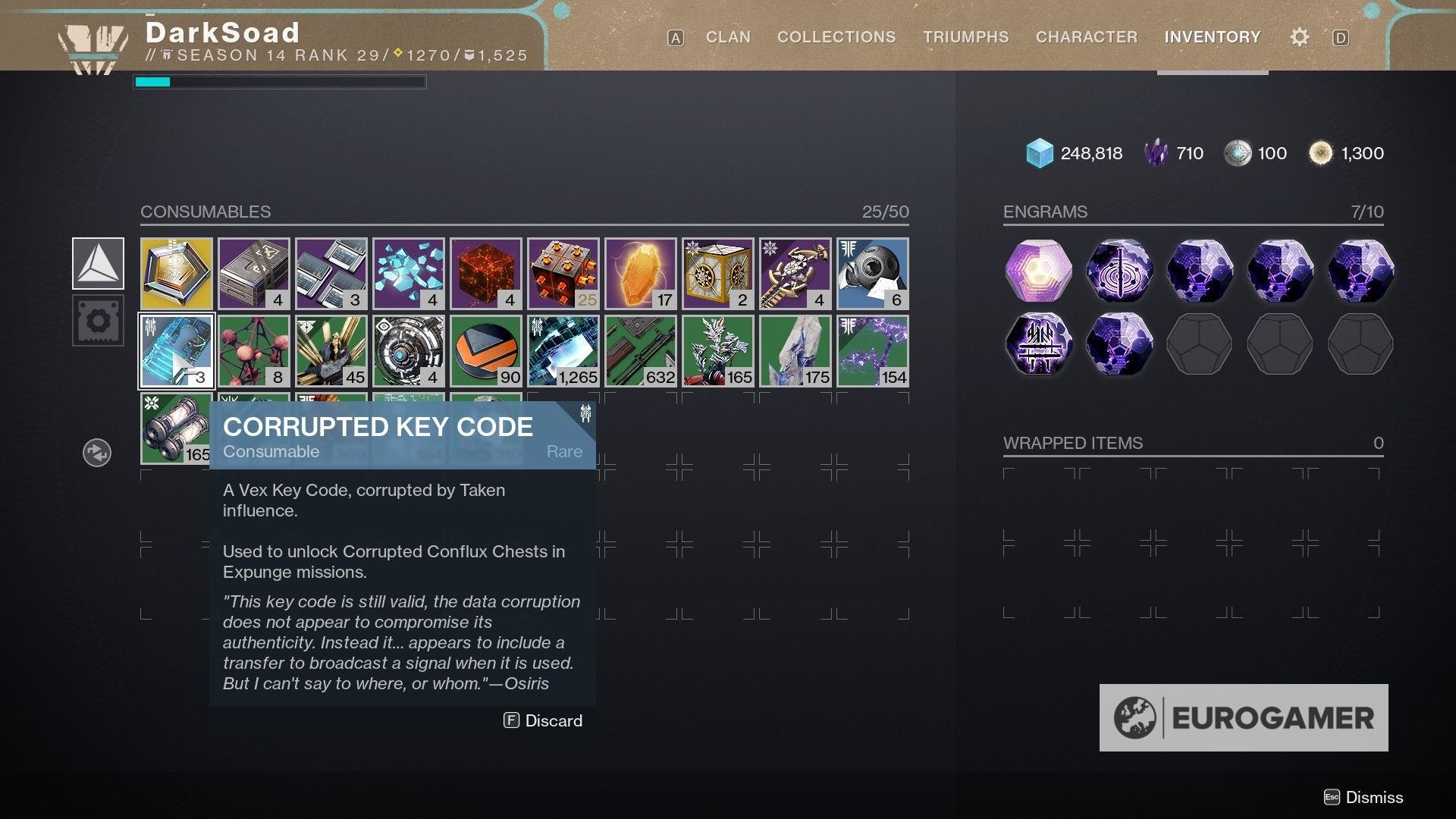Open the TRIUMPHS tab
The height and width of the screenshot is (819, 1456).
tap(965, 36)
